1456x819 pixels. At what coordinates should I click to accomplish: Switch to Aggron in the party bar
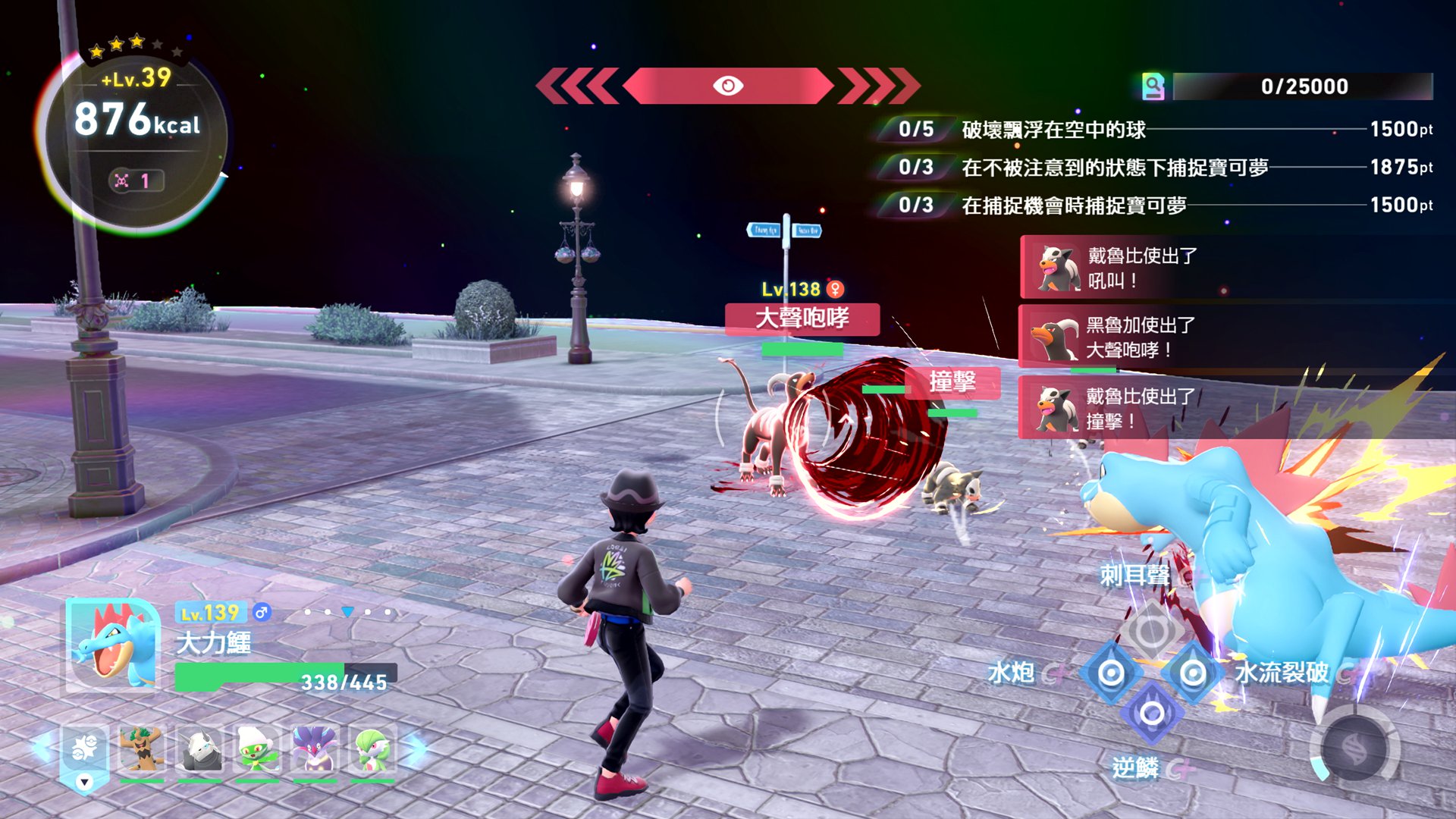[x=199, y=749]
